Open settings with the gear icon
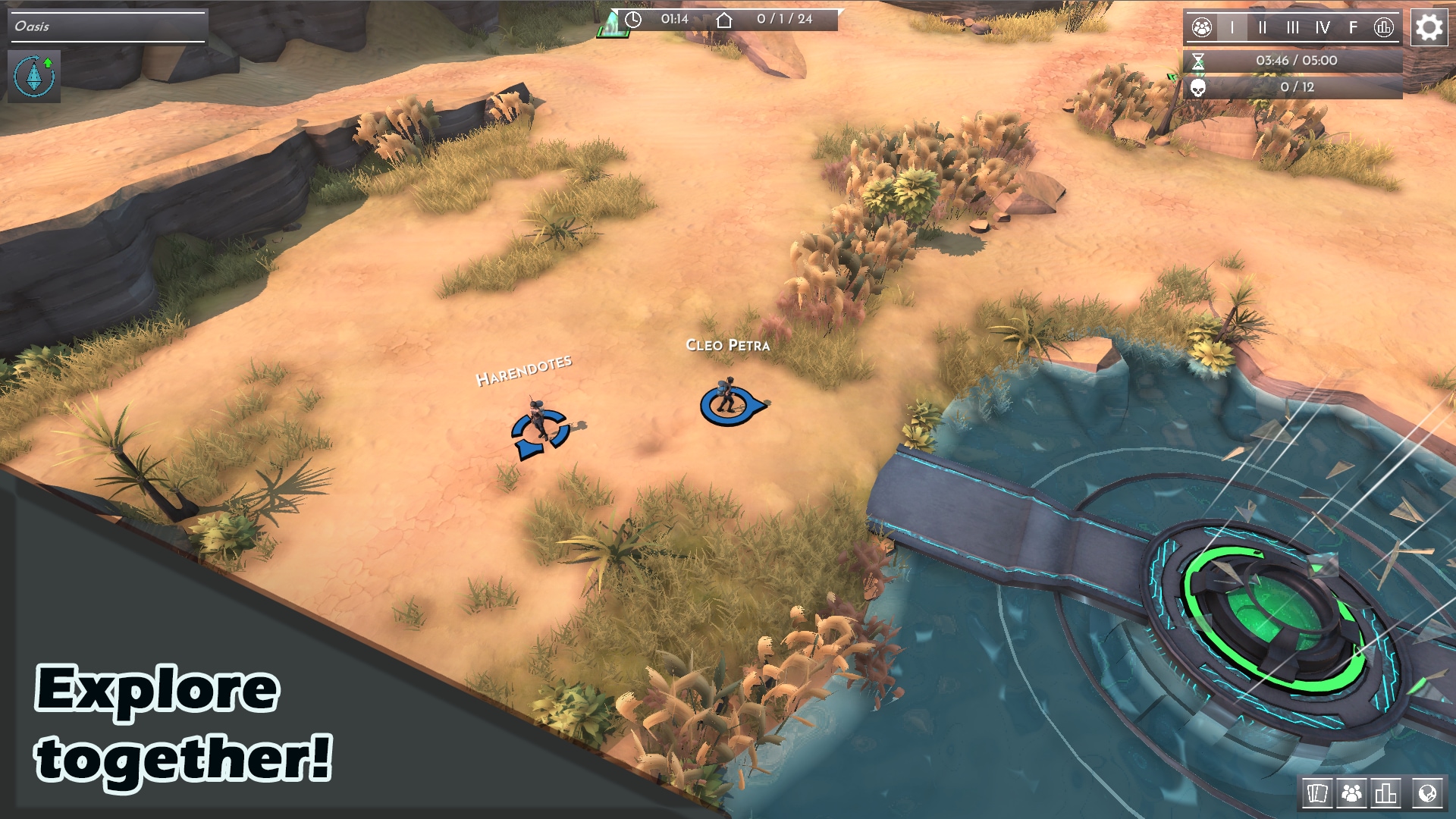The image size is (1456, 819). tap(1429, 28)
